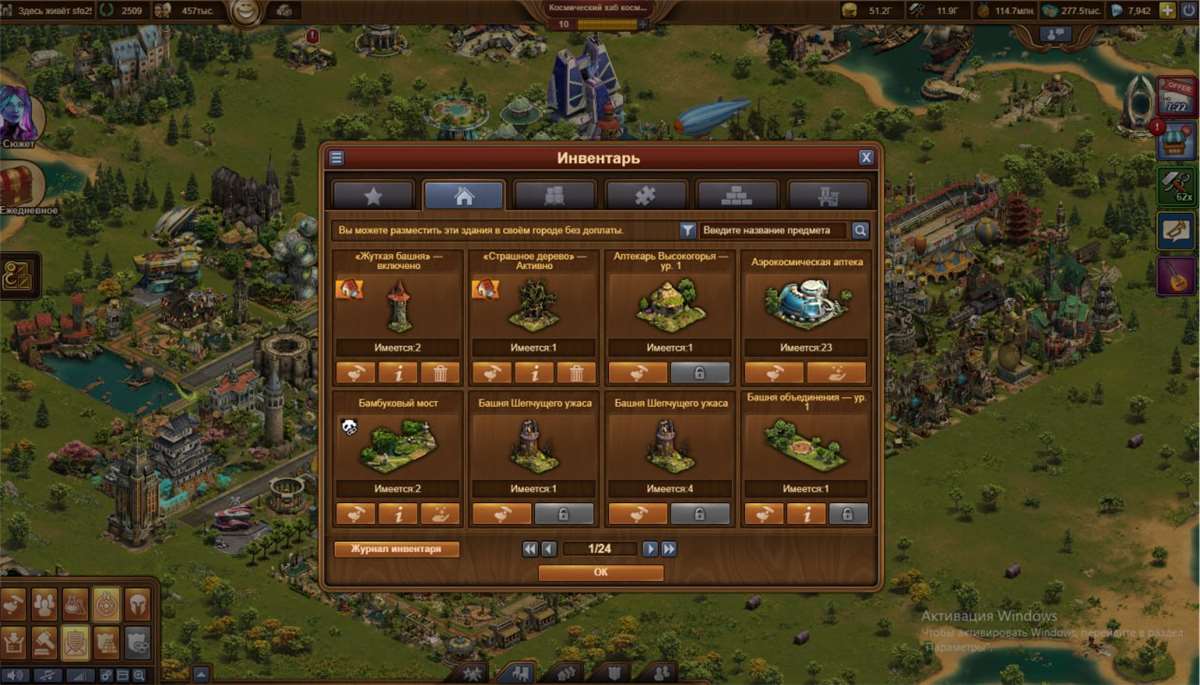Close the inventory window with the X
The height and width of the screenshot is (685, 1200).
pos(866,157)
